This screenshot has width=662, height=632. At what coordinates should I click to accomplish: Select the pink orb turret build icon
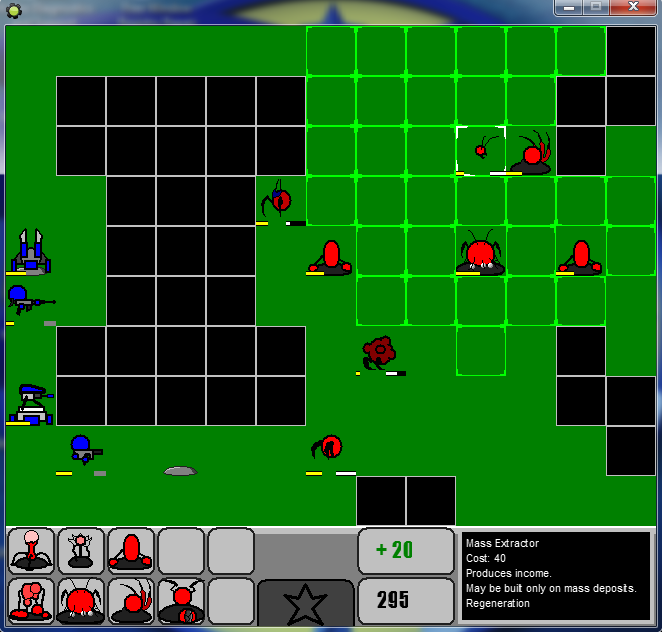coord(31,551)
